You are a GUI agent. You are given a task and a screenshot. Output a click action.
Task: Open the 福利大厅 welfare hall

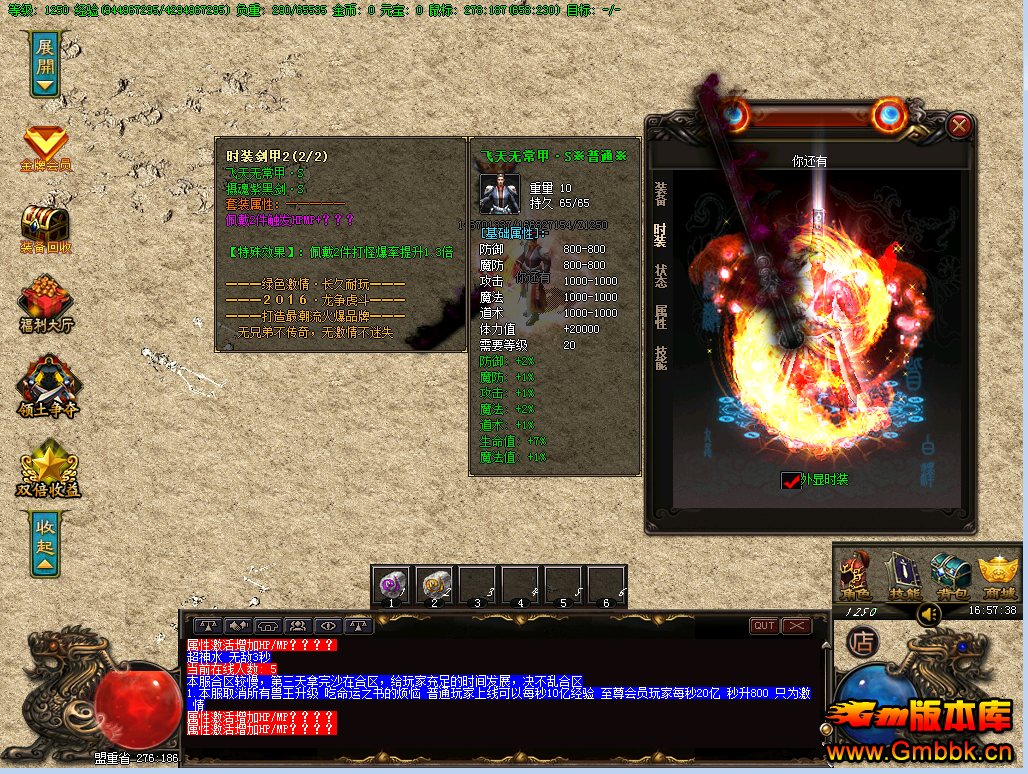click(x=46, y=305)
